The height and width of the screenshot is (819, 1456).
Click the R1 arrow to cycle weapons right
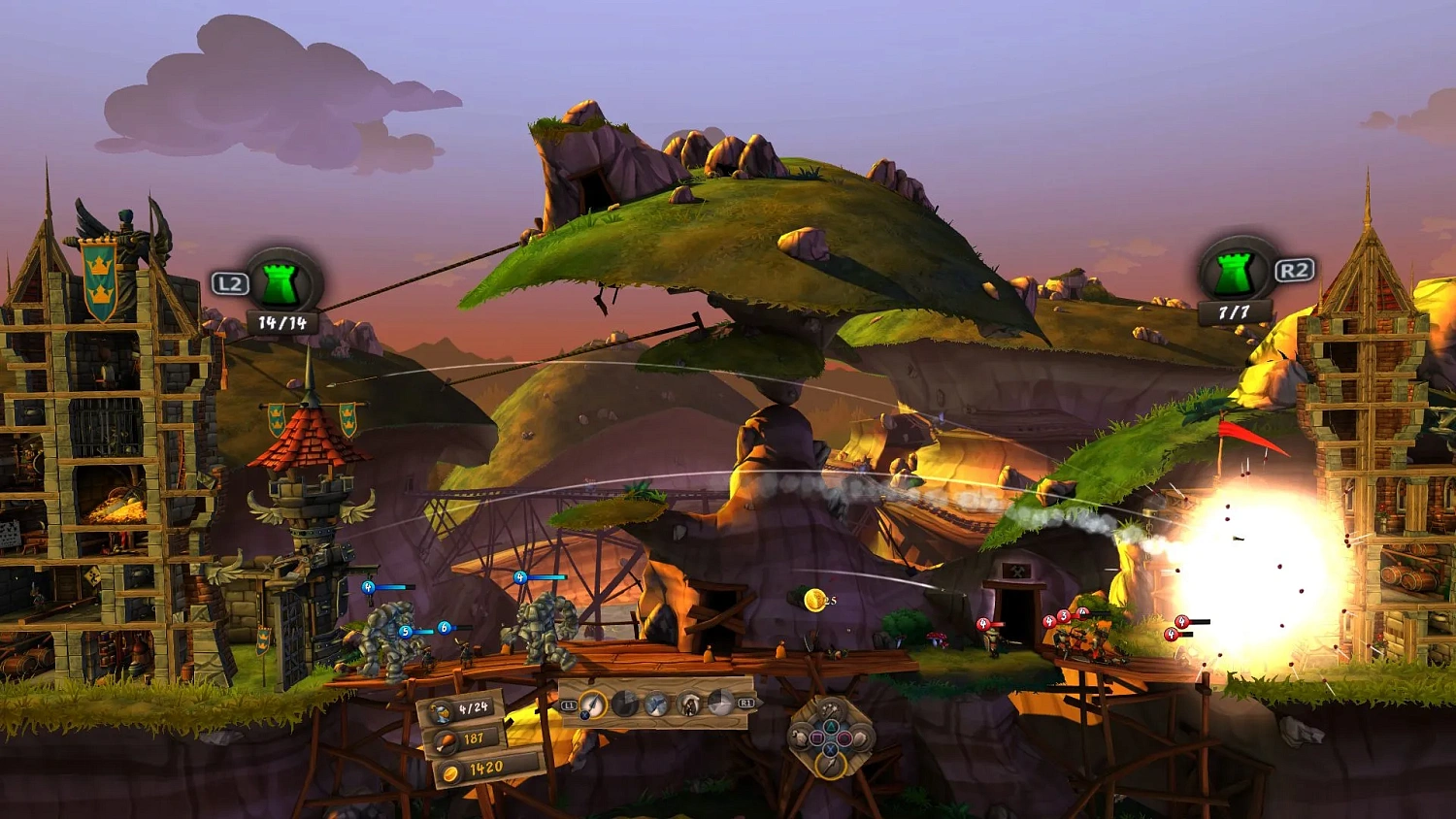pos(745,703)
